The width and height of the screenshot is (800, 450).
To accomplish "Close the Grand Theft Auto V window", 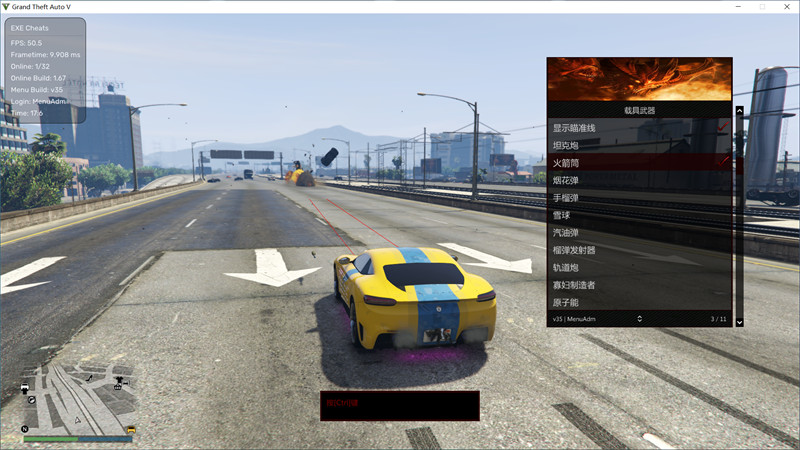I will click(787, 6).
